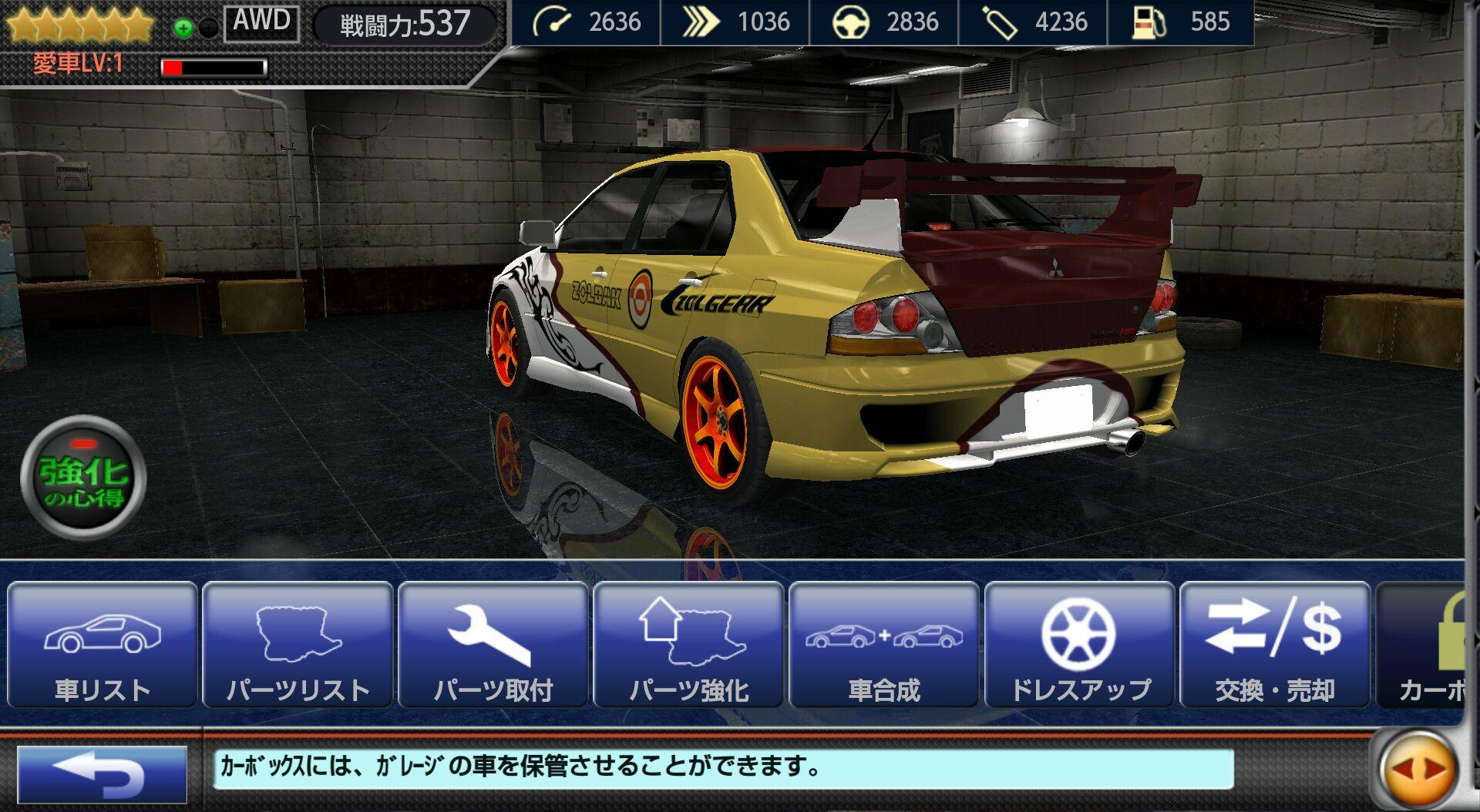Open the locked カーボックス car box button
Image resolution: width=1480 pixels, height=812 pixels.
coord(1424,646)
